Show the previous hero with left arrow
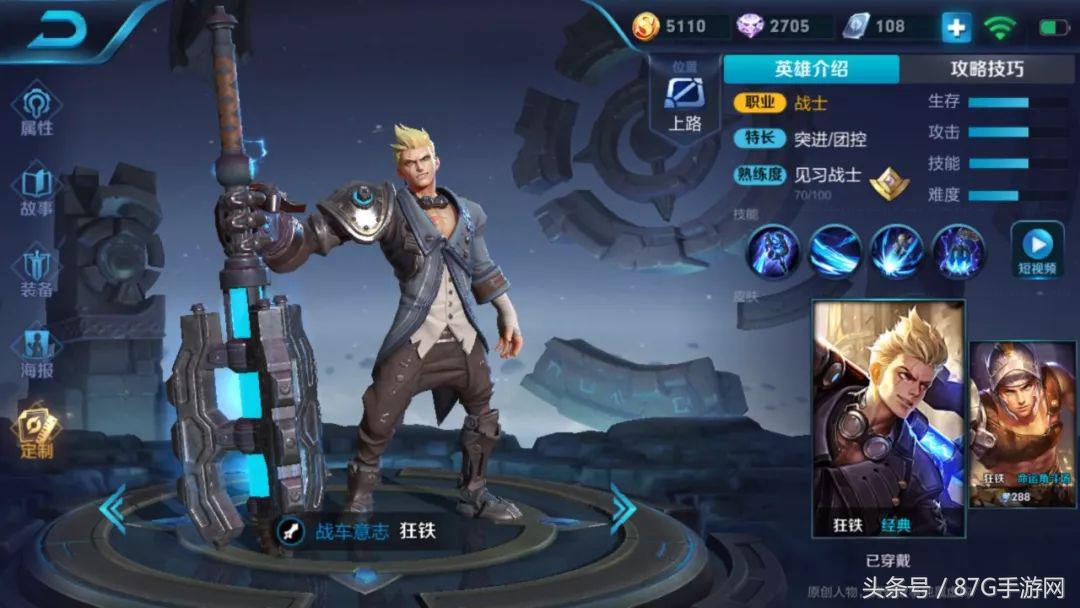The width and height of the screenshot is (1080, 608). (112, 508)
